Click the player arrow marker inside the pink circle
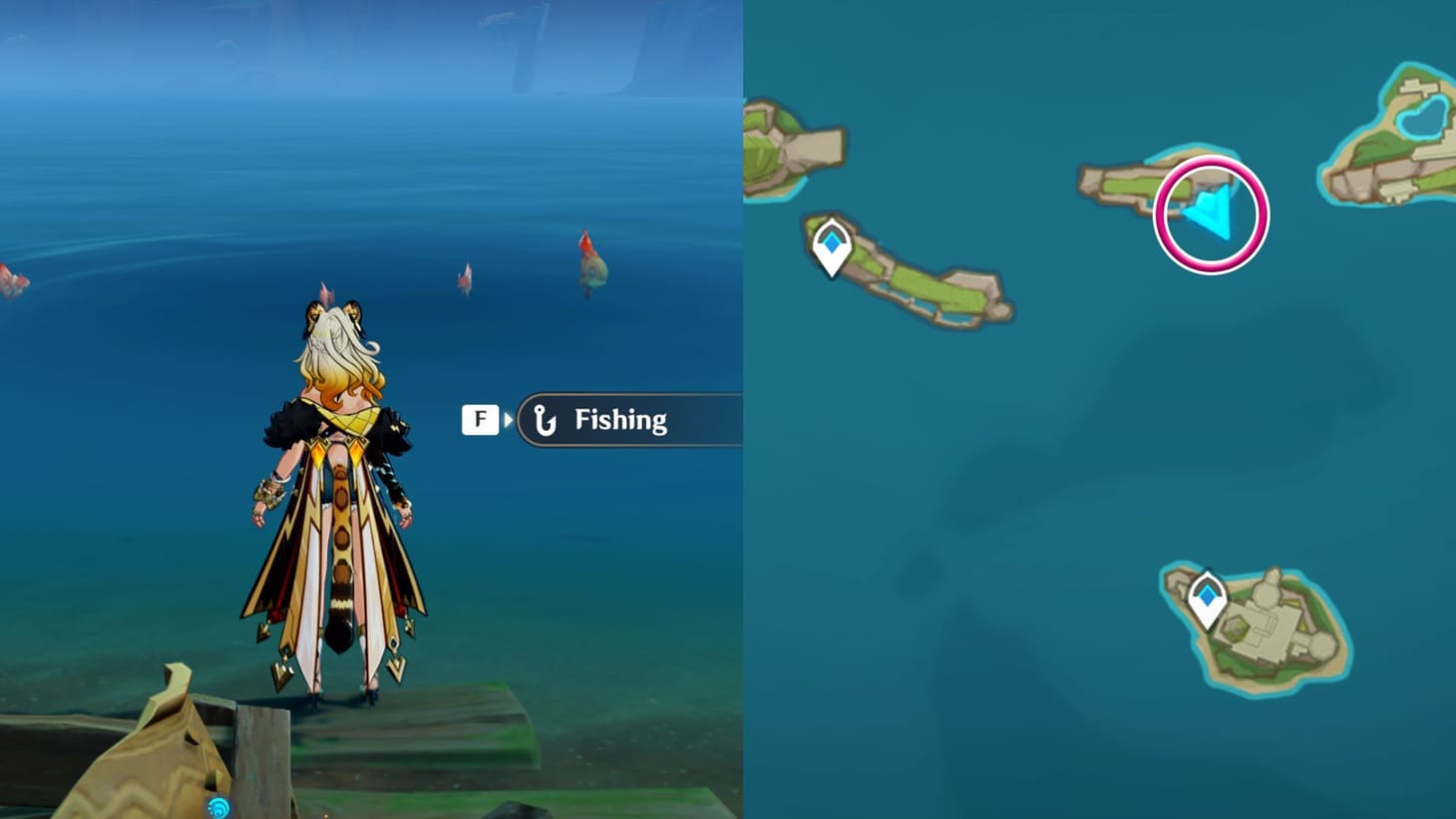This screenshot has height=819, width=1456. tap(1208, 210)
